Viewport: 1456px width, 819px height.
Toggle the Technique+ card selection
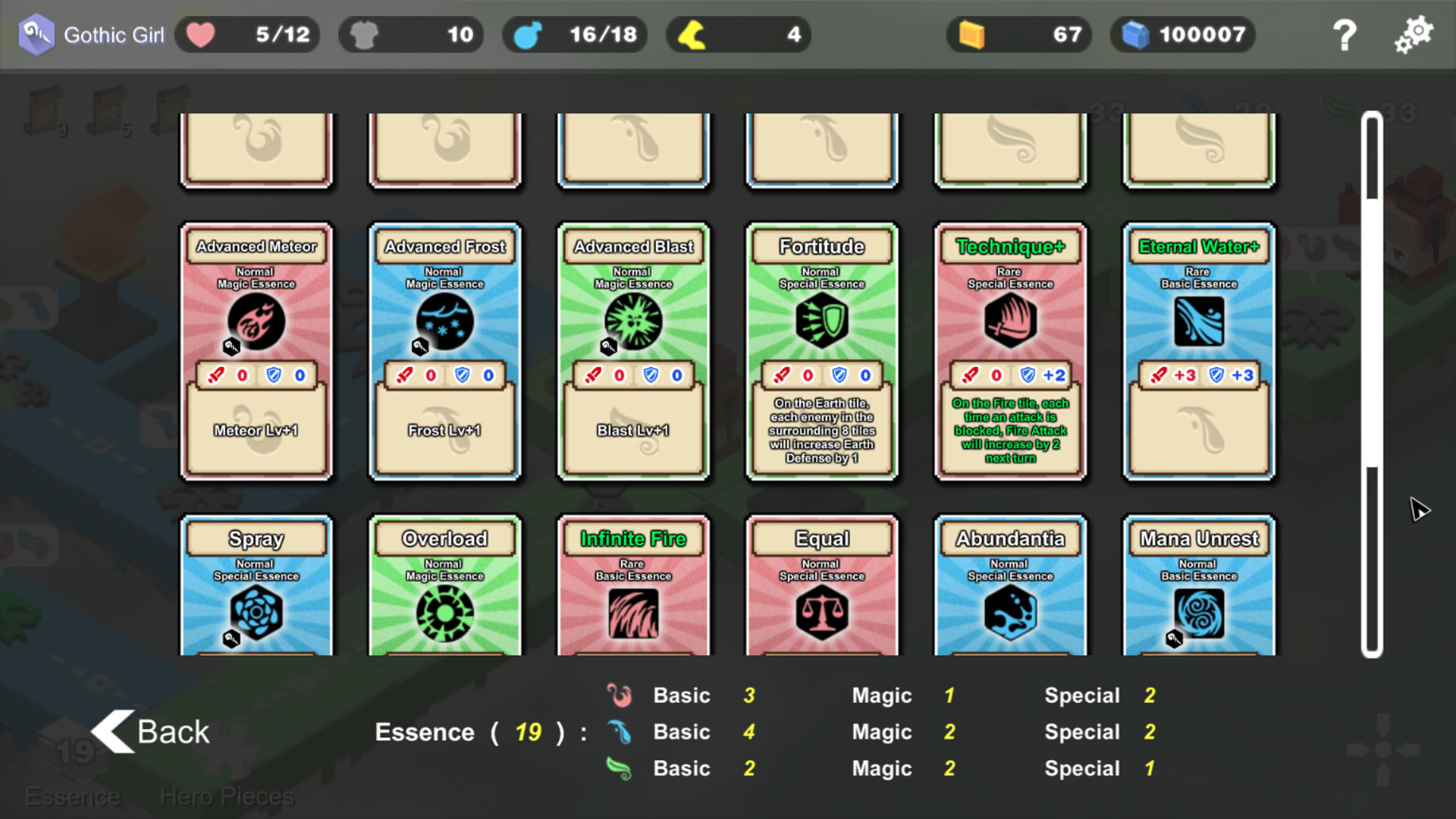(x=1011, y=350)
